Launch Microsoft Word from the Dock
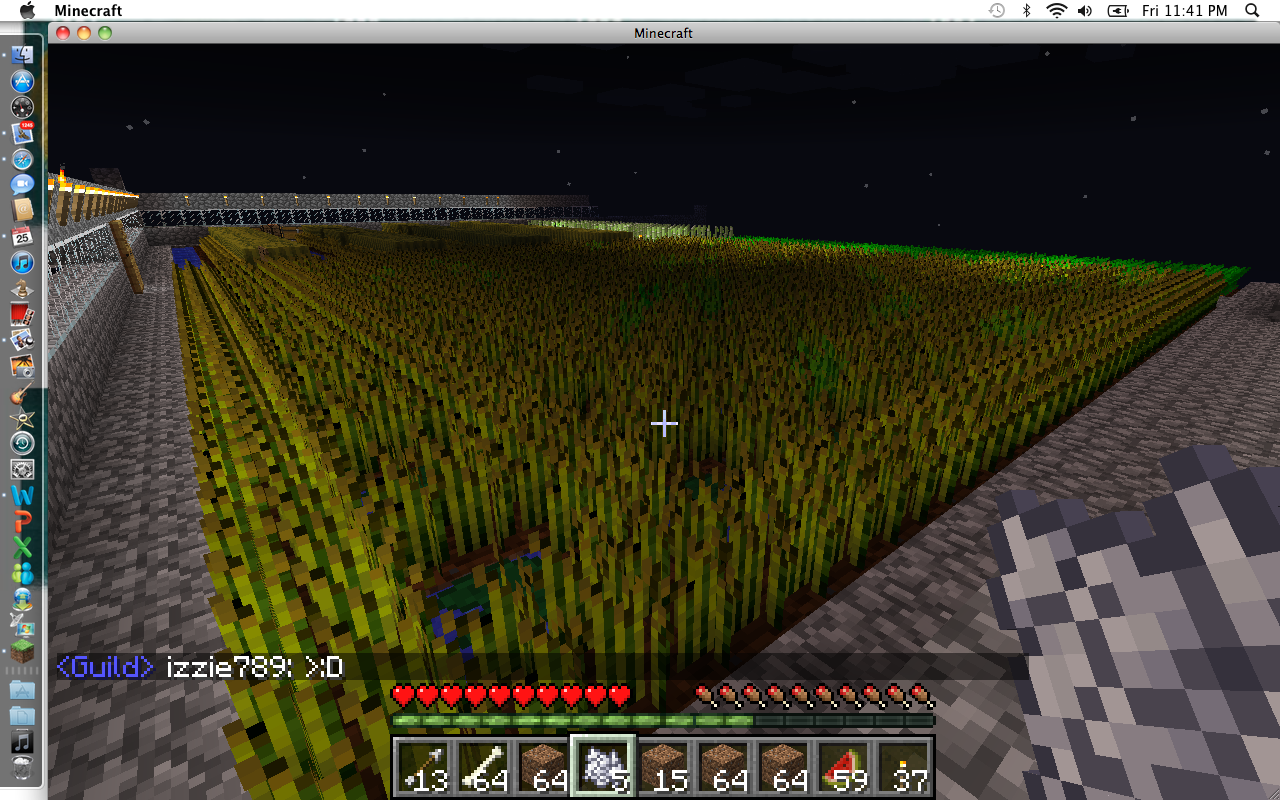1280x800 pixels. [x=22, y=495]
